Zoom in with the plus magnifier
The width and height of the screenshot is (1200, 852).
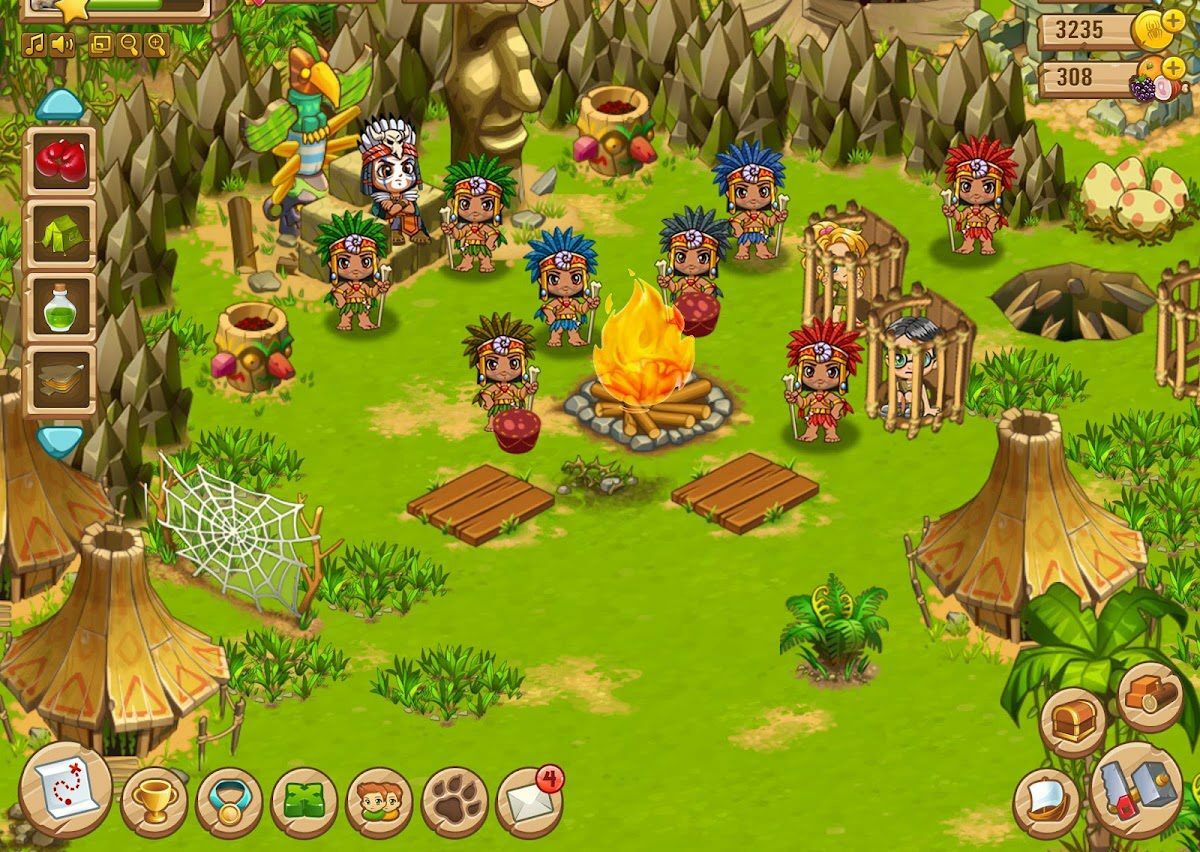point(156,44)
